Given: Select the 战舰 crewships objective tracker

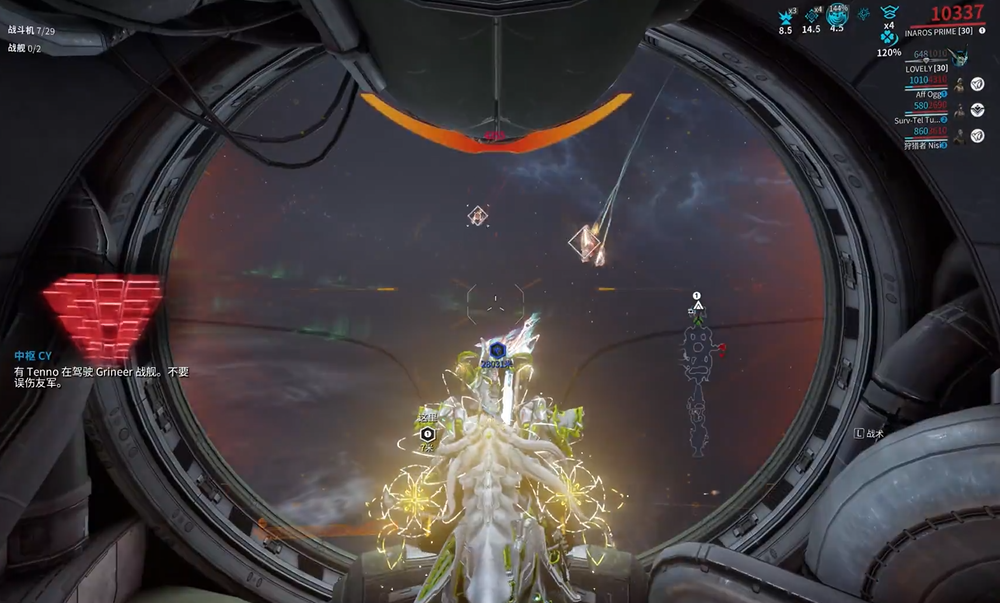Looking at the screenshot, I should (x=24, y=48).
